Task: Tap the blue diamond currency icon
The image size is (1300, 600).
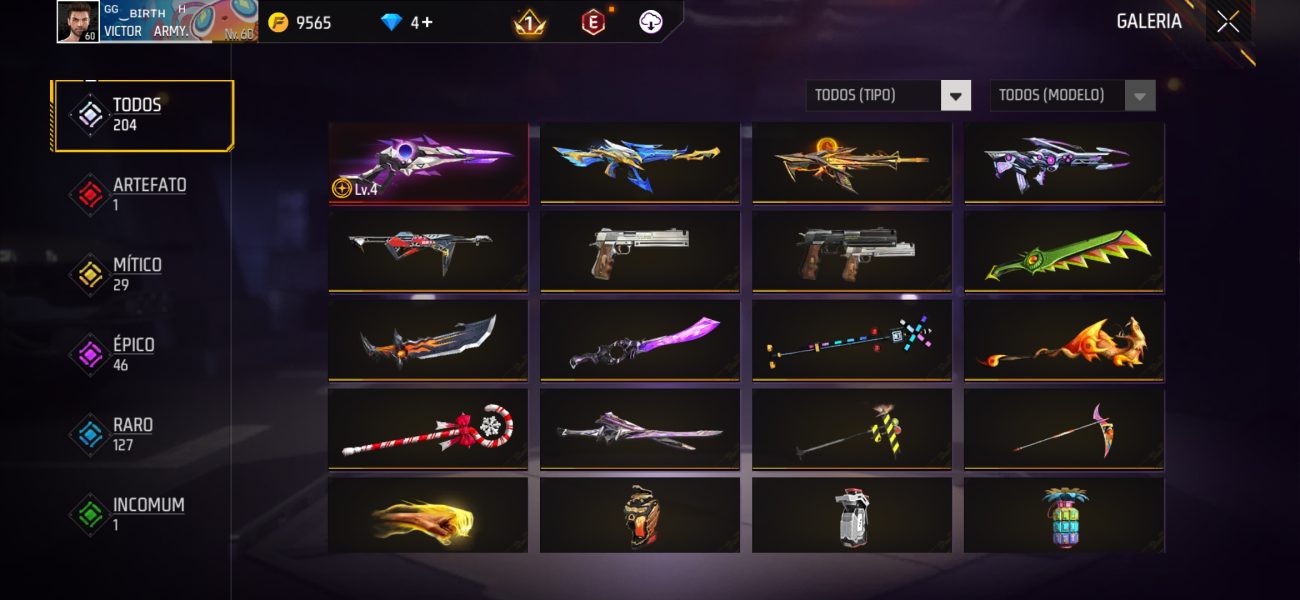Action: (x=392, y=22)
